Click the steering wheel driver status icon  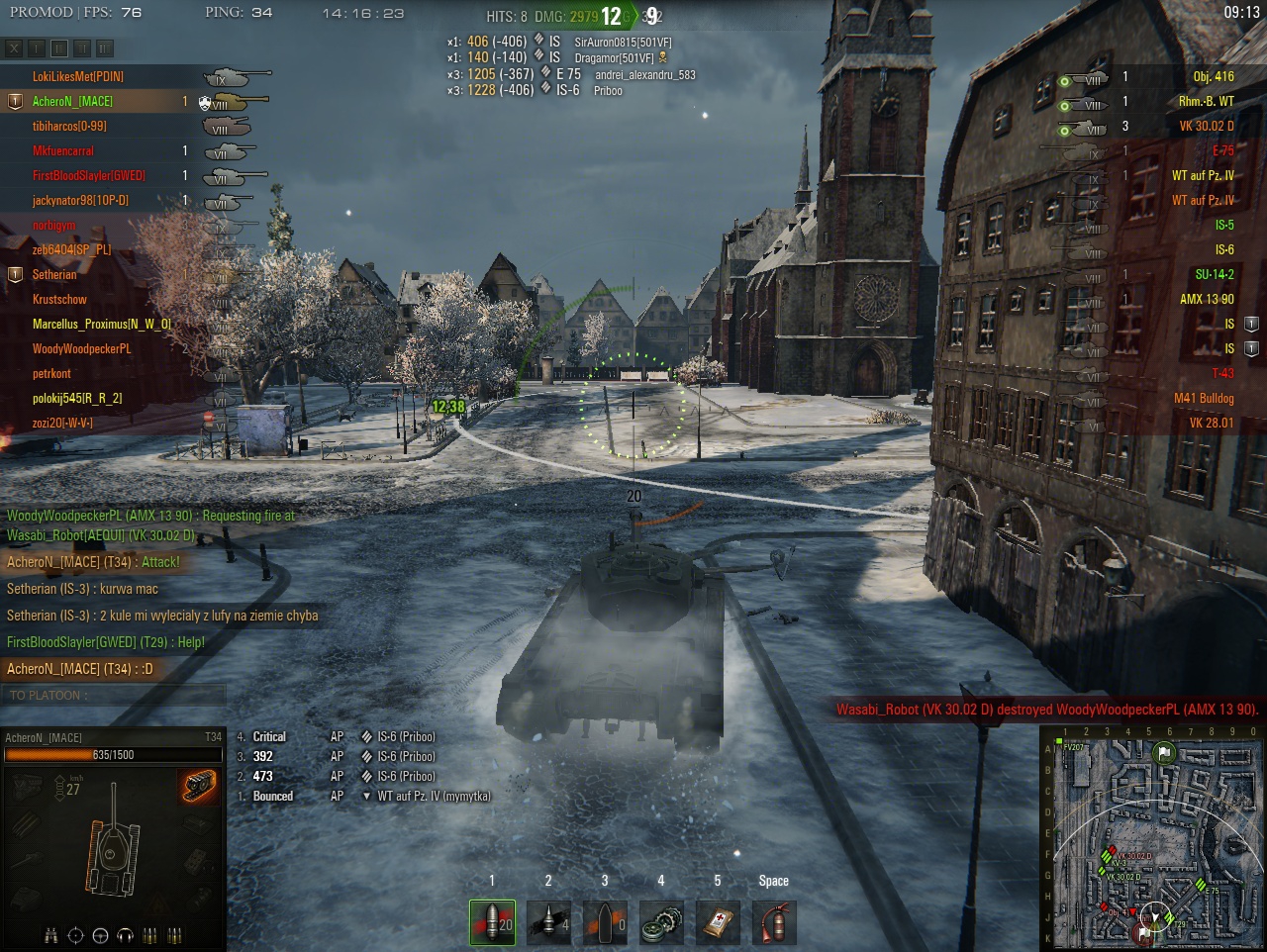100,935
